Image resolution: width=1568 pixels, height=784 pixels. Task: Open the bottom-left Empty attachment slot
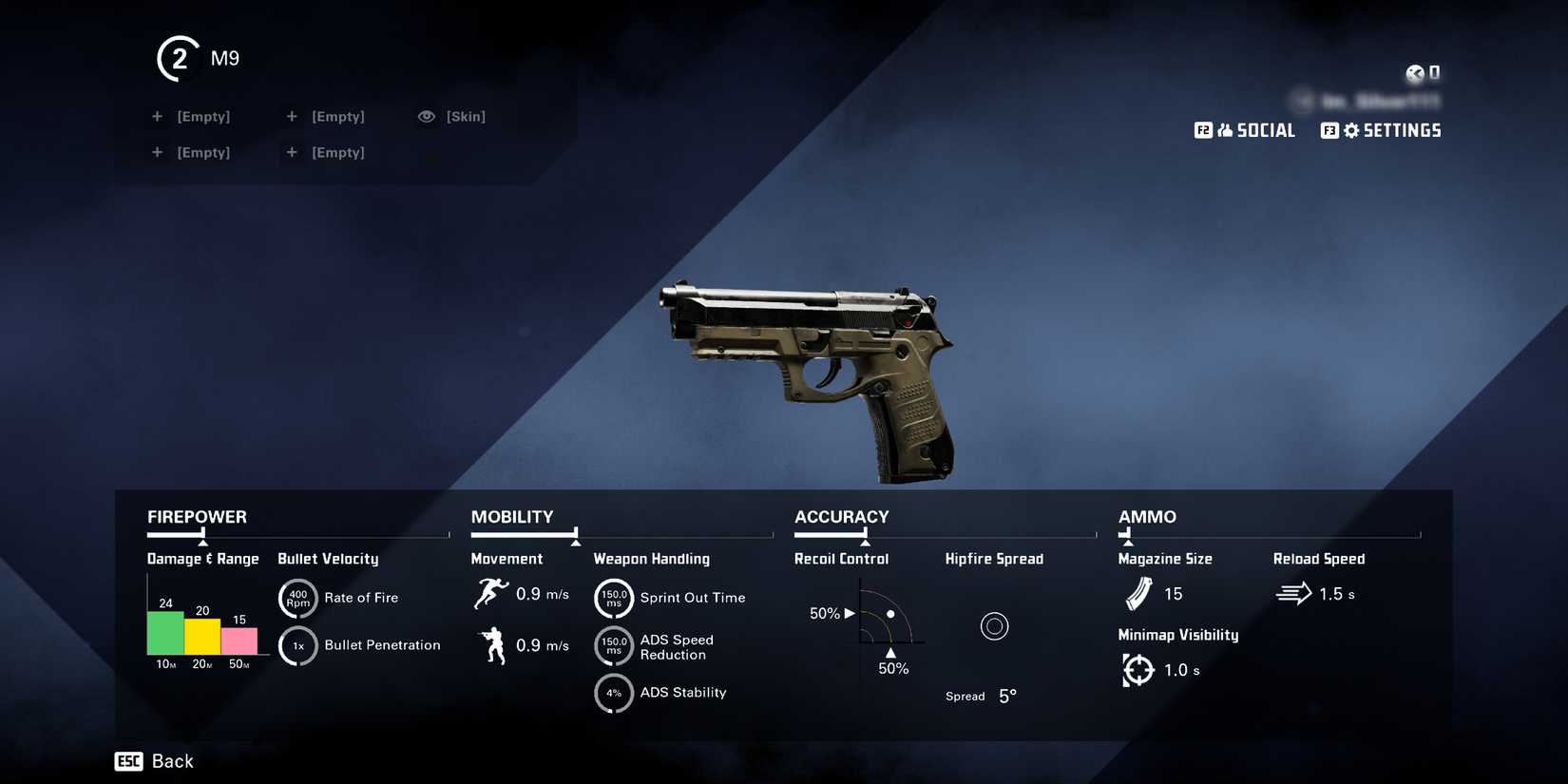pyautogui.click(x=191, y=152)
